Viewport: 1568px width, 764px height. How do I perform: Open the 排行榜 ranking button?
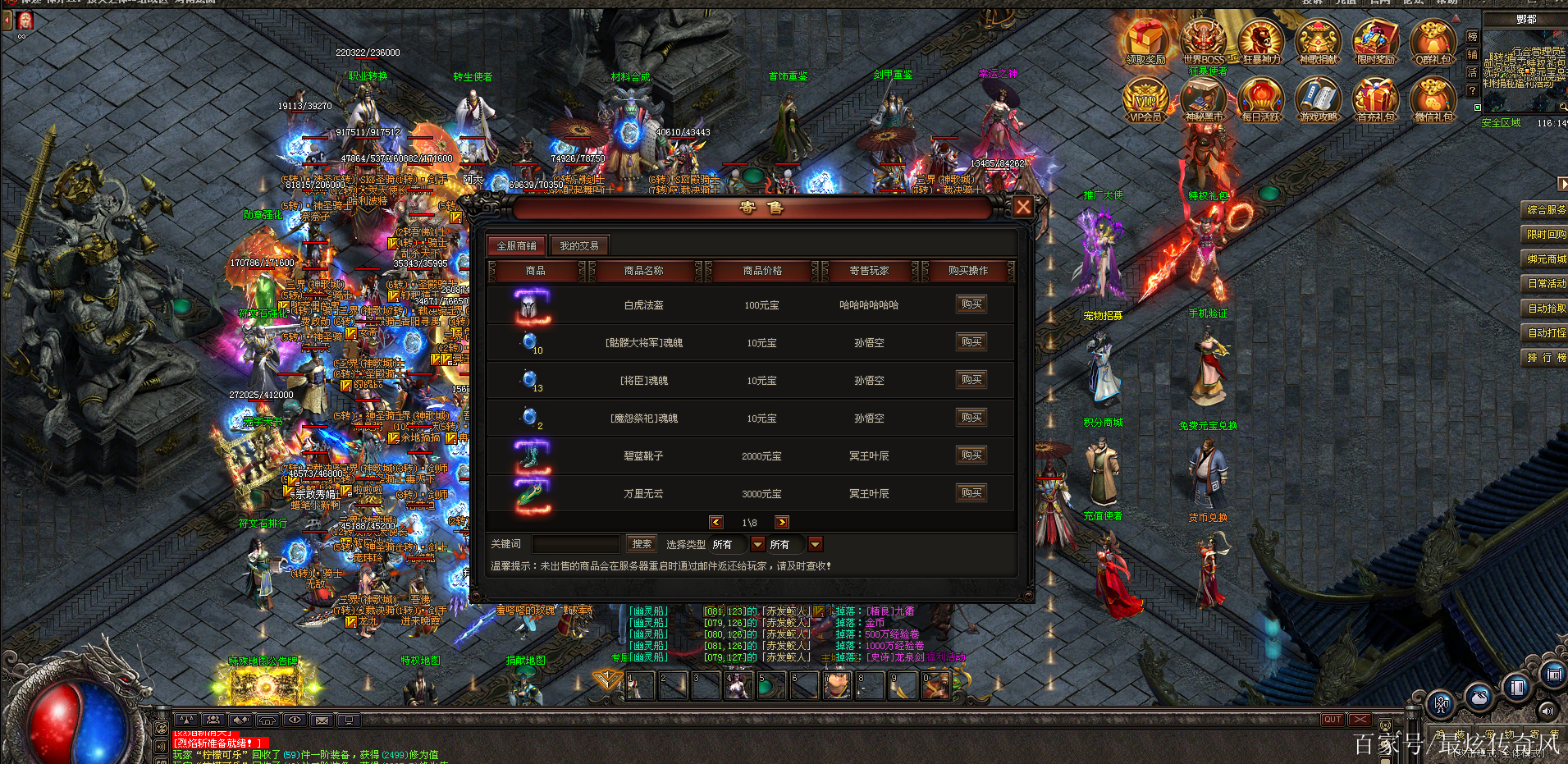point(1546,358)
